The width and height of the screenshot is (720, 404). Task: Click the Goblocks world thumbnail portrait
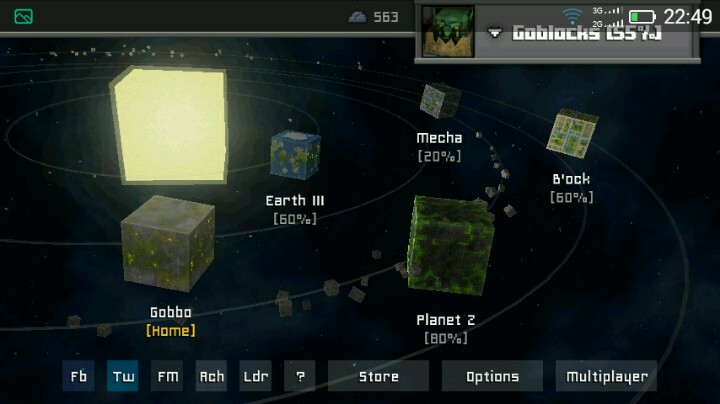(447, 30)
